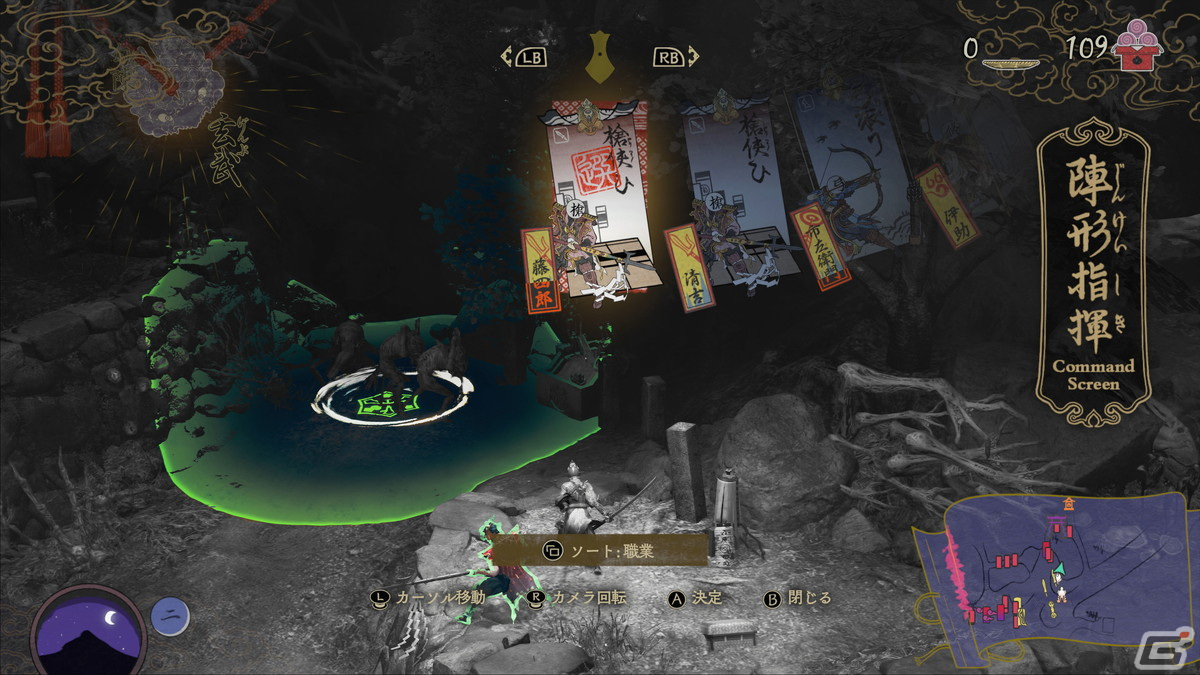Pick the archer villager card
The width and height of the screenshot is (1200, 675).
click(x=850, y=175)
